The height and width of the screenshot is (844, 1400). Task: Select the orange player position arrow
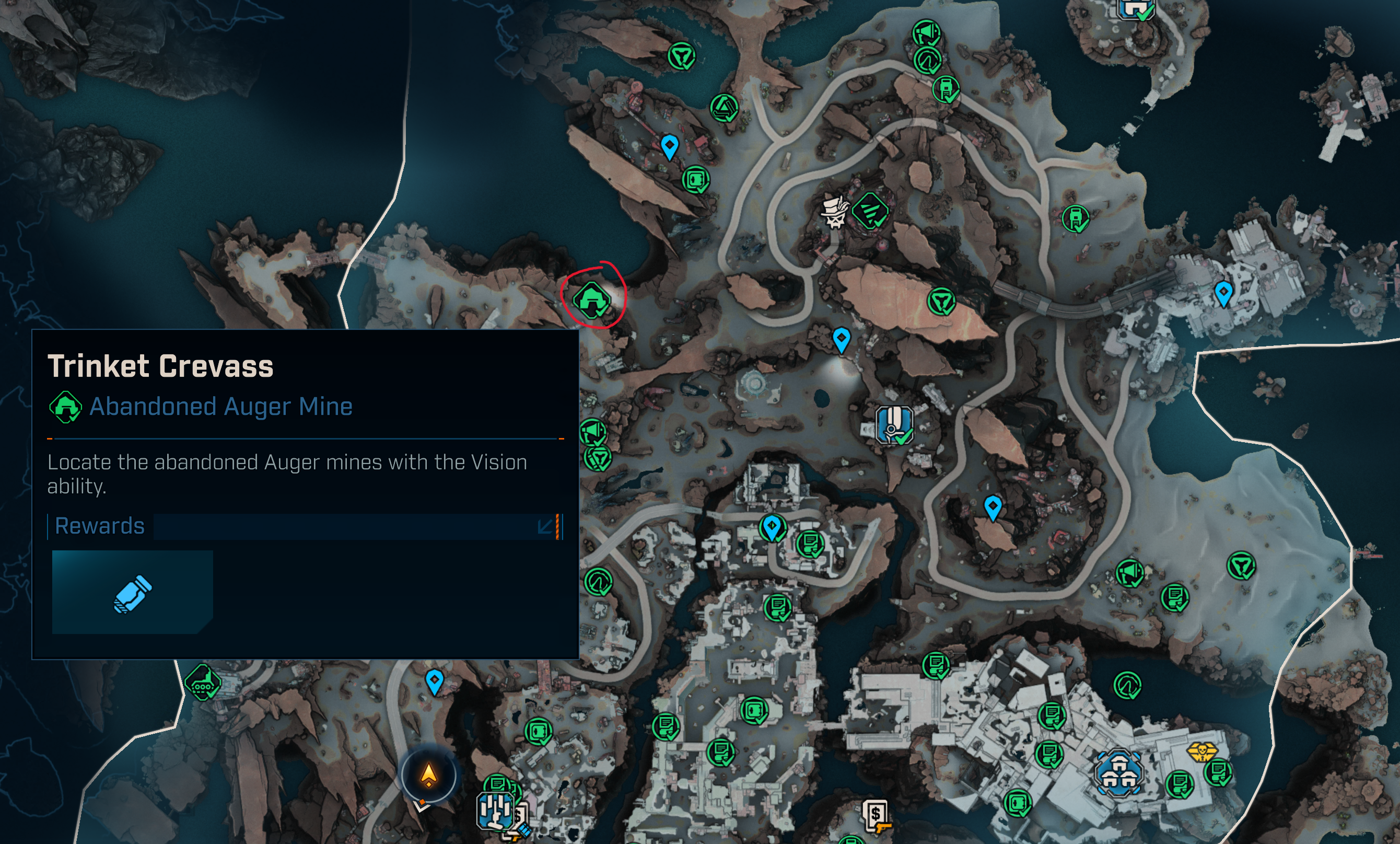(x=428, y=774)
